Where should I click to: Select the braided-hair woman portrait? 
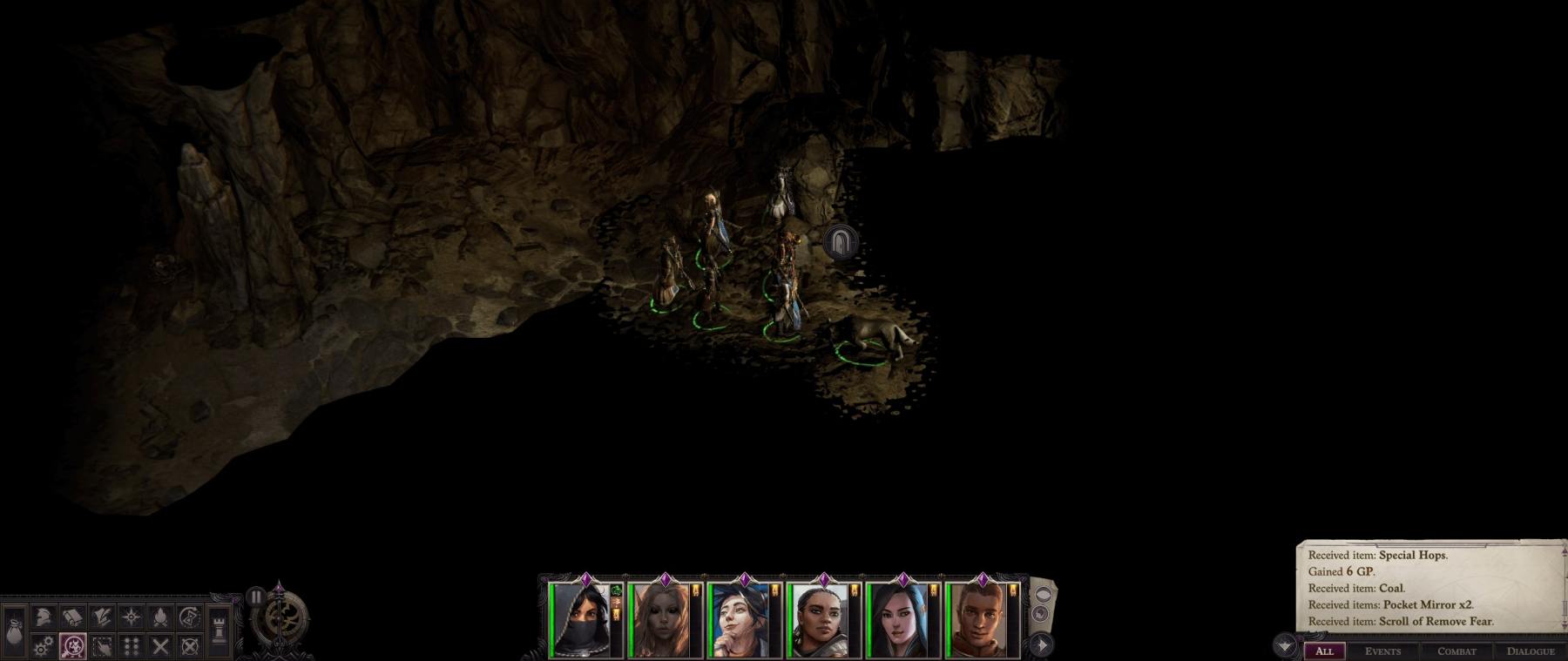click(x=819, y=620)
